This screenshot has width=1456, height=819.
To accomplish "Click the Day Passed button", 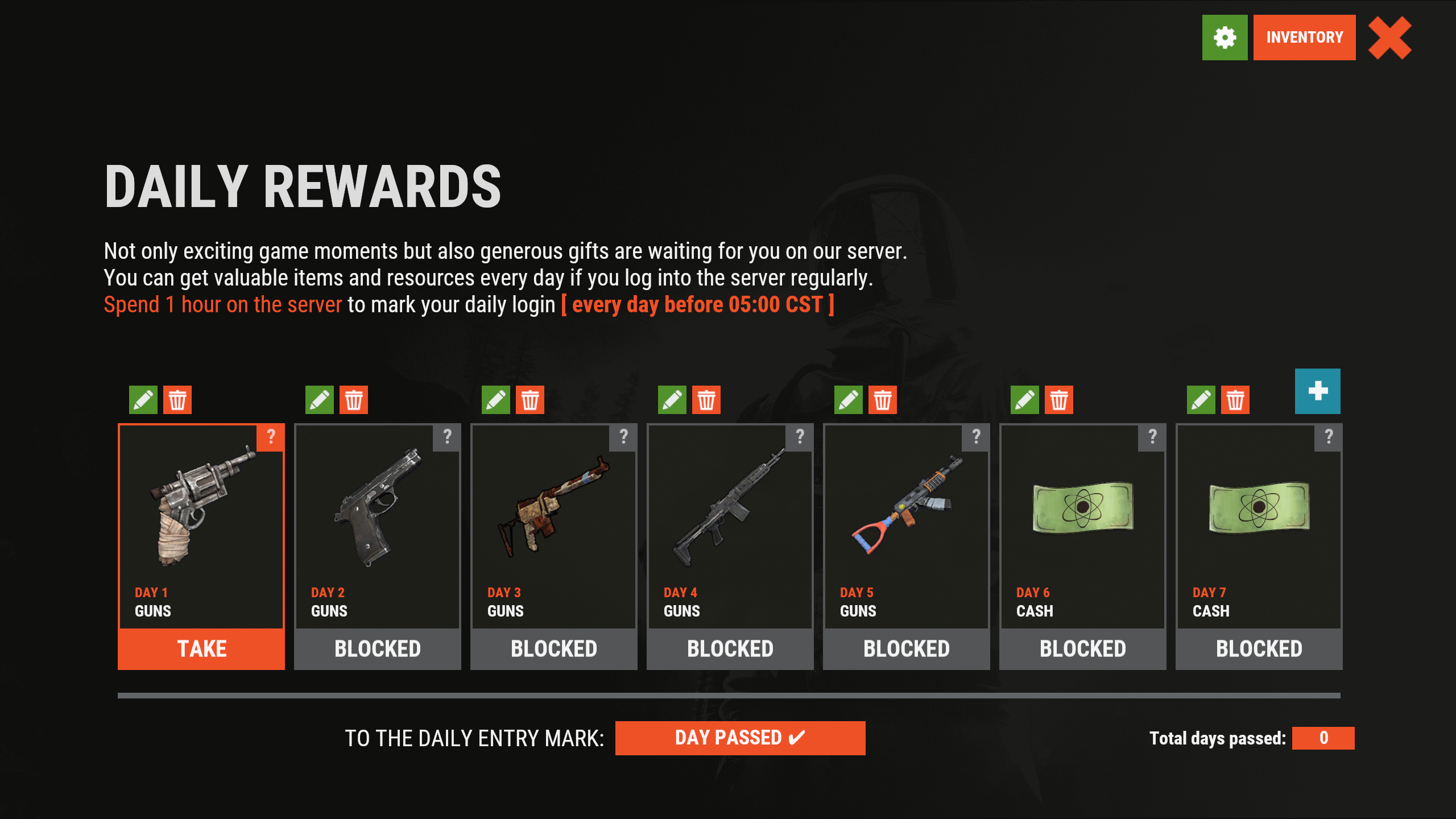I will 740,738.
